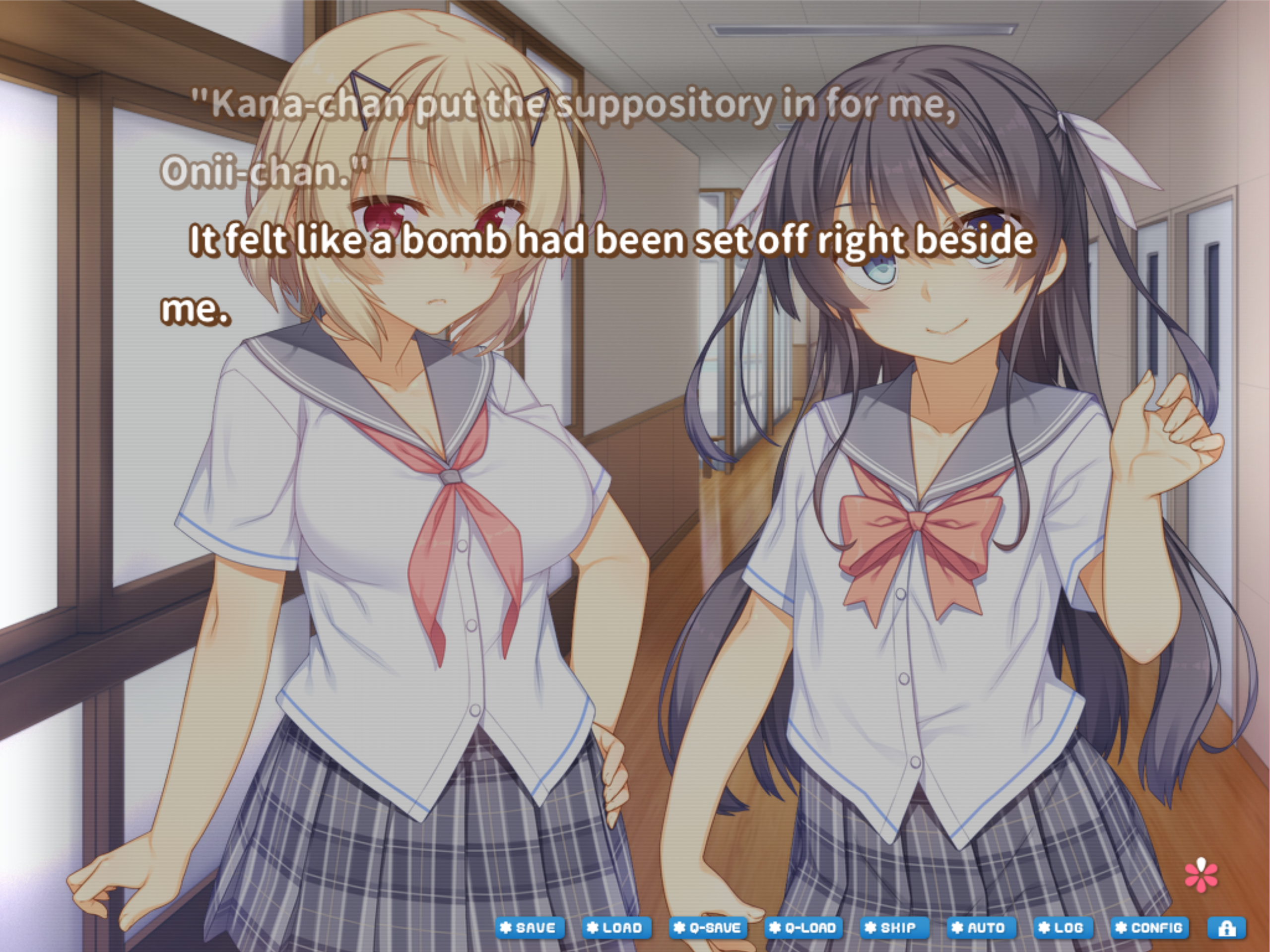
Task: Toggle SKIP mode on
Action: tap(894, 926)
